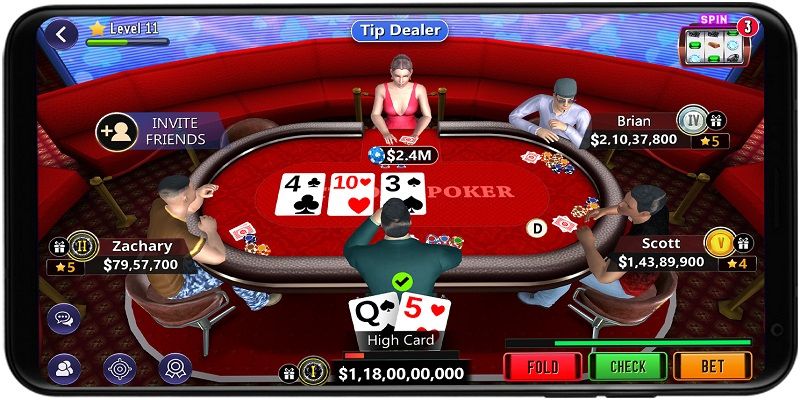
Task: Send a gift to Scott
Action: click(x=743, y=242)
